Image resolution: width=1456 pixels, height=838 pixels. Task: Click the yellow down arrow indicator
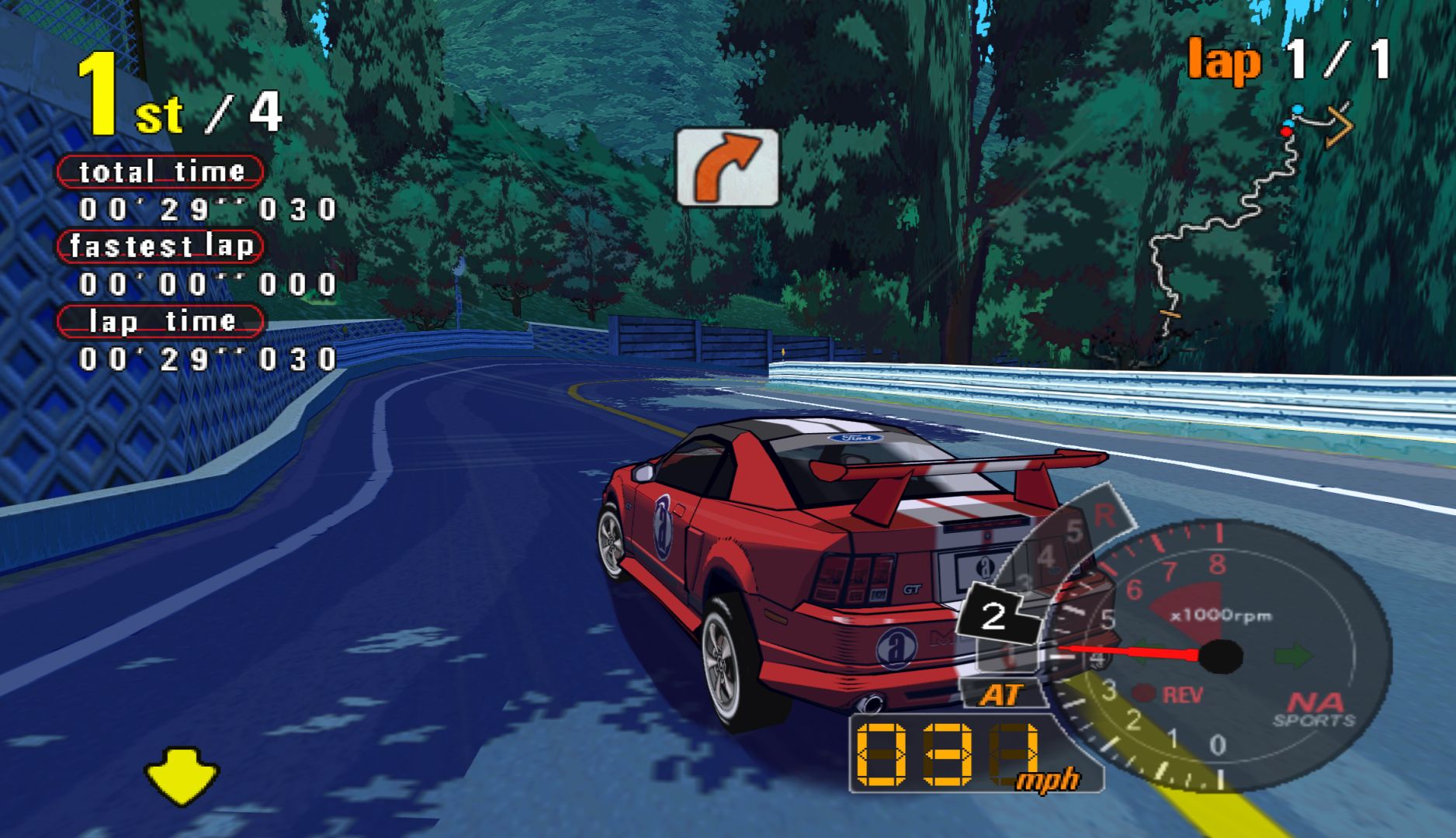[182, 774]
